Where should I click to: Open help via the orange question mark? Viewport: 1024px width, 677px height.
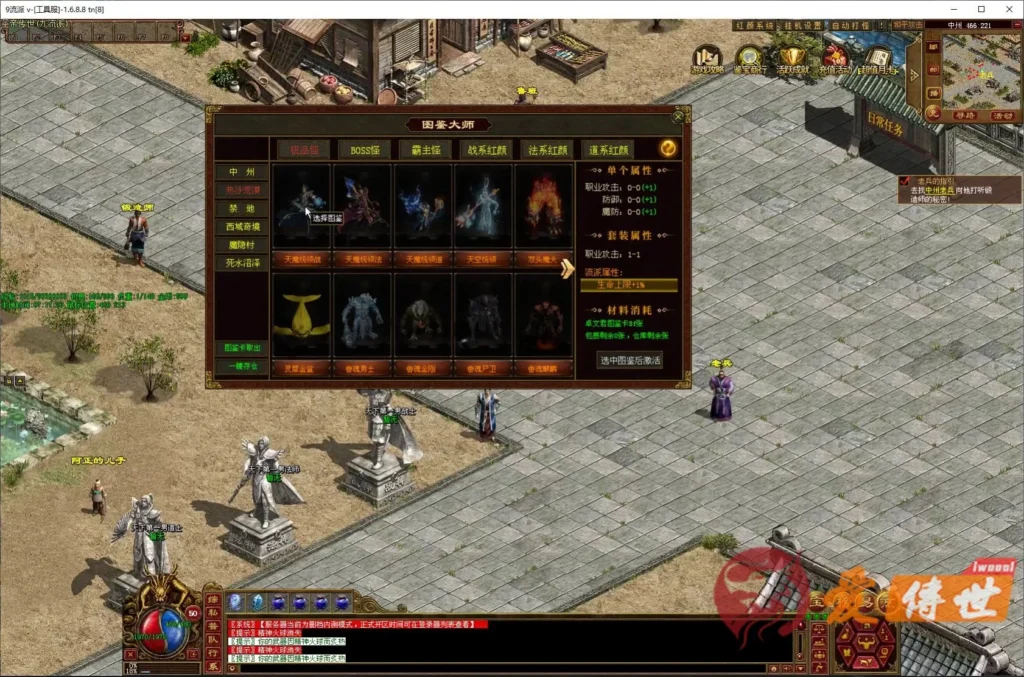point(667,148)
